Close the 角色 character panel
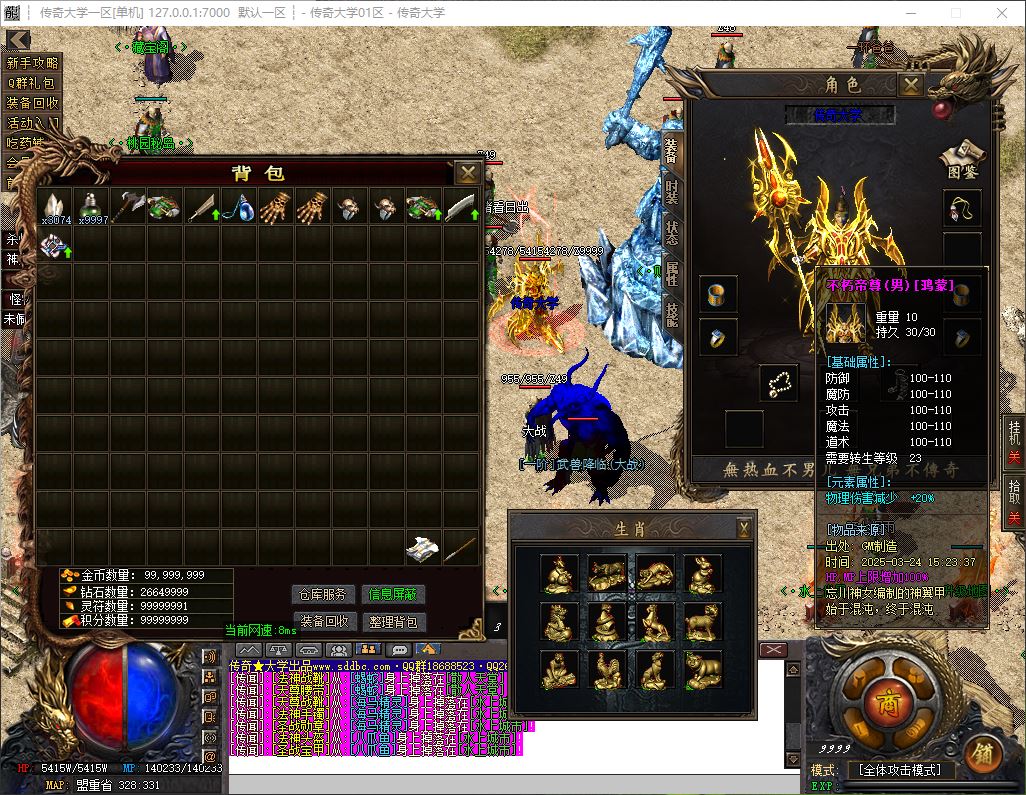This screenshot has height=795, width=1026. pos(910,85)
